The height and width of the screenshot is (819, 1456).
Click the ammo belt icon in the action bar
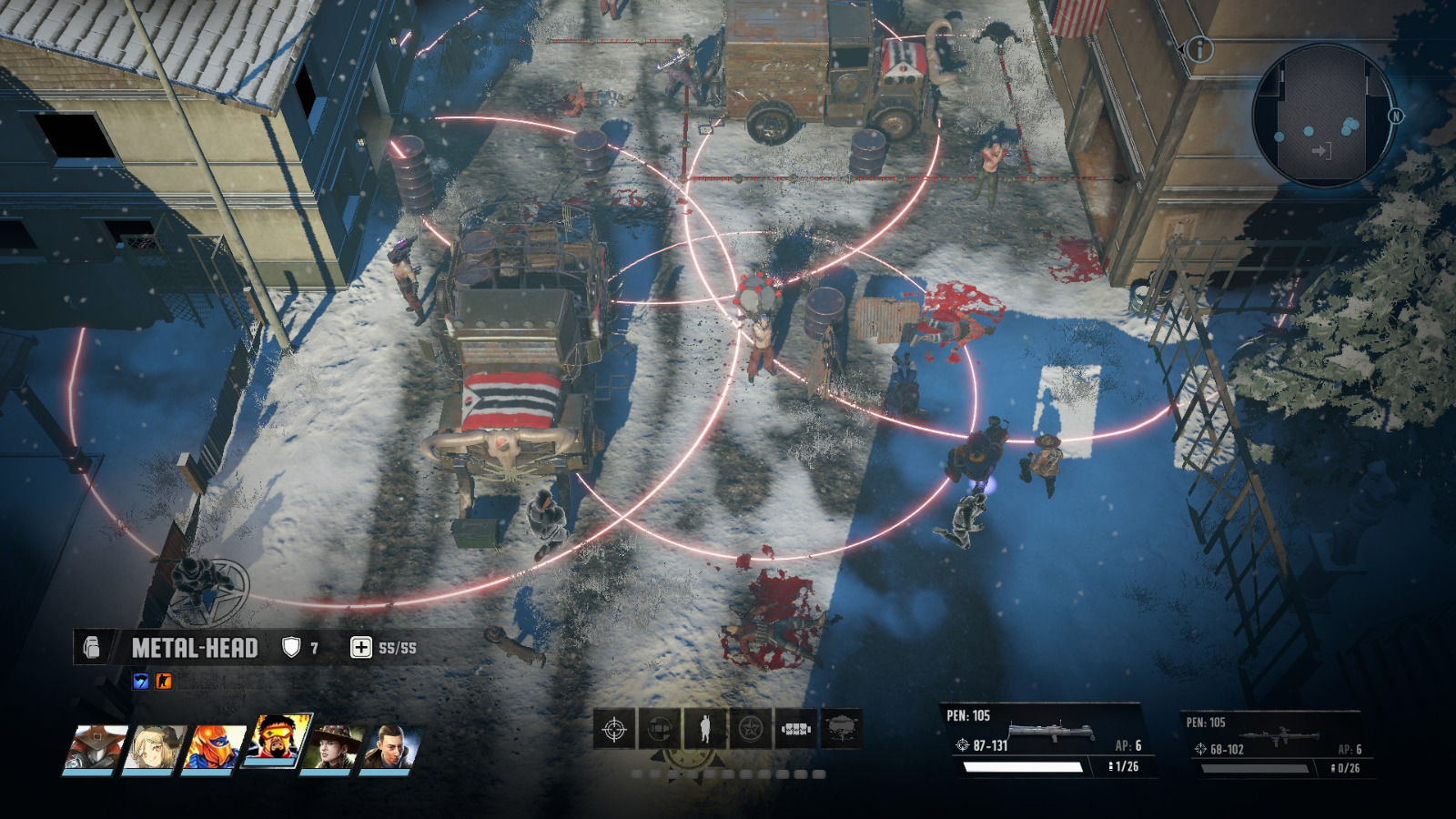pyautogui.click(x=795, y=728)
